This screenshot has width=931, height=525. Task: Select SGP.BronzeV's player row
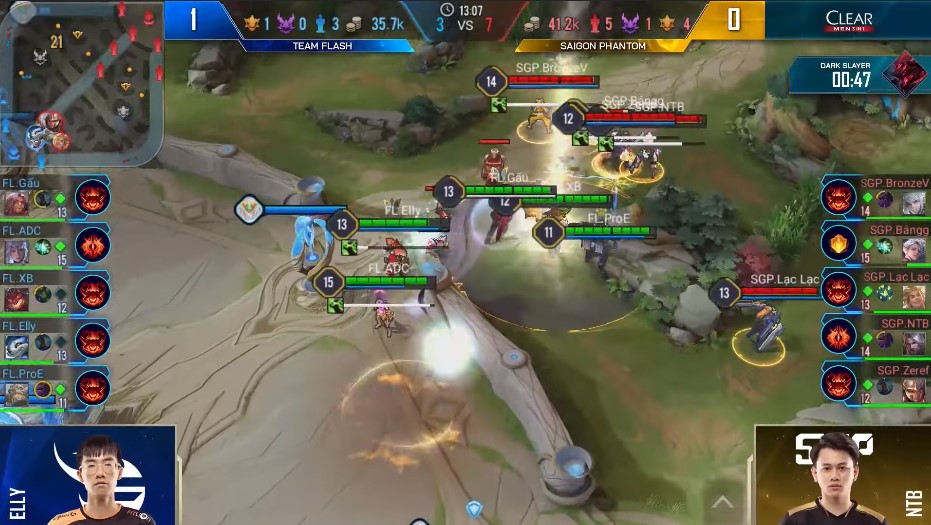(x=875, y=197)
